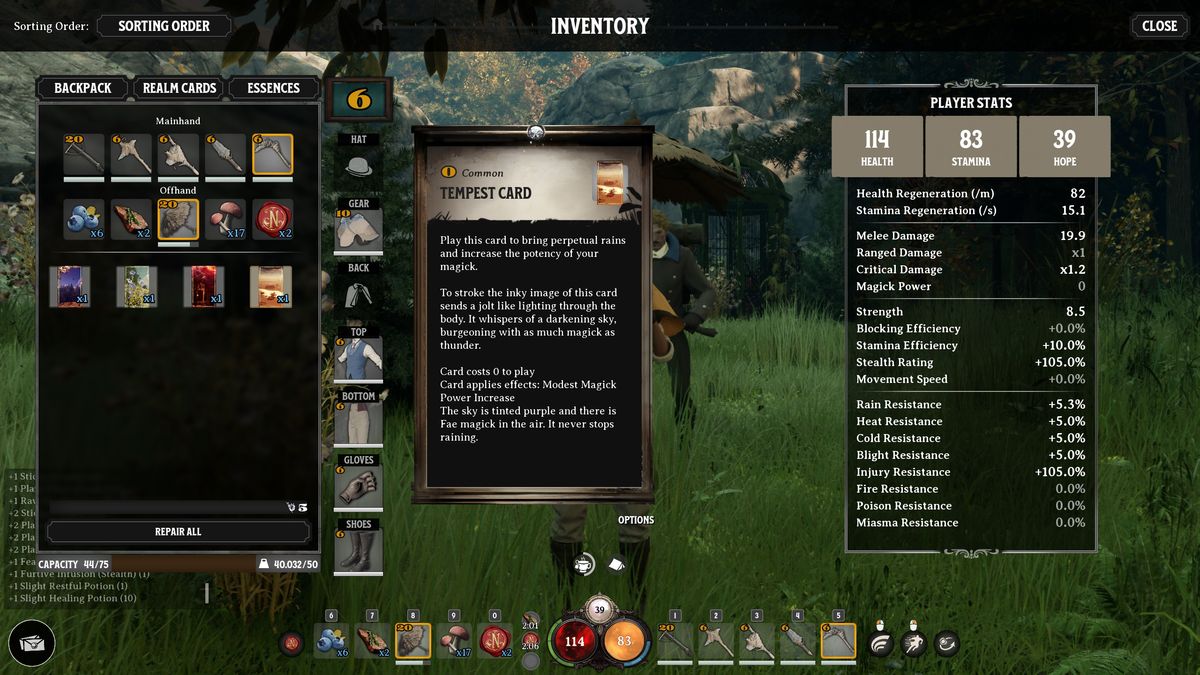Select the equipped bowler hat slot
Screen dimensions: 1200x675
[x=359, y=164]
